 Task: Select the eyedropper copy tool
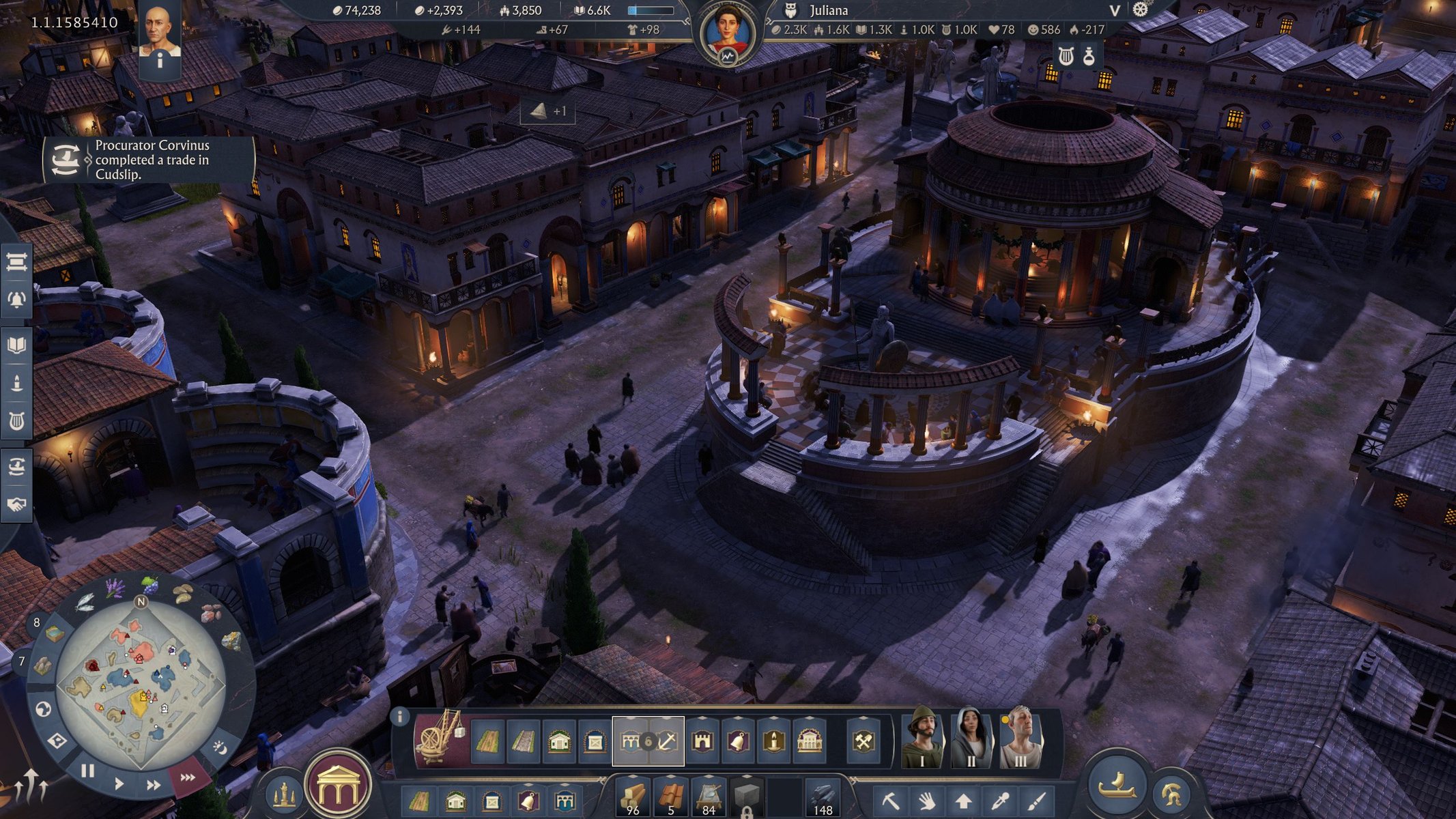[x=1000, y=800]
